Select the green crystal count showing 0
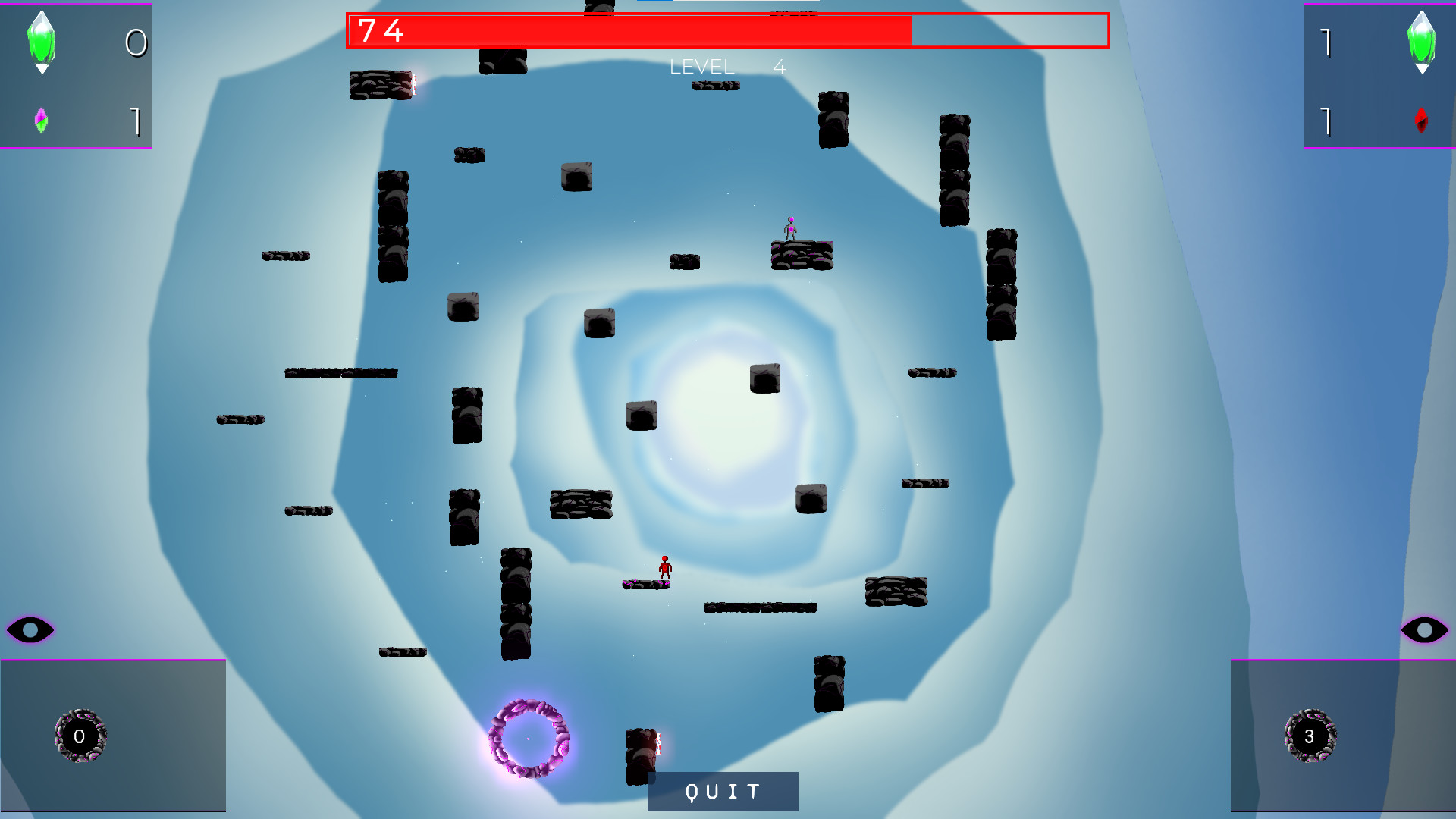 (135, 43)
